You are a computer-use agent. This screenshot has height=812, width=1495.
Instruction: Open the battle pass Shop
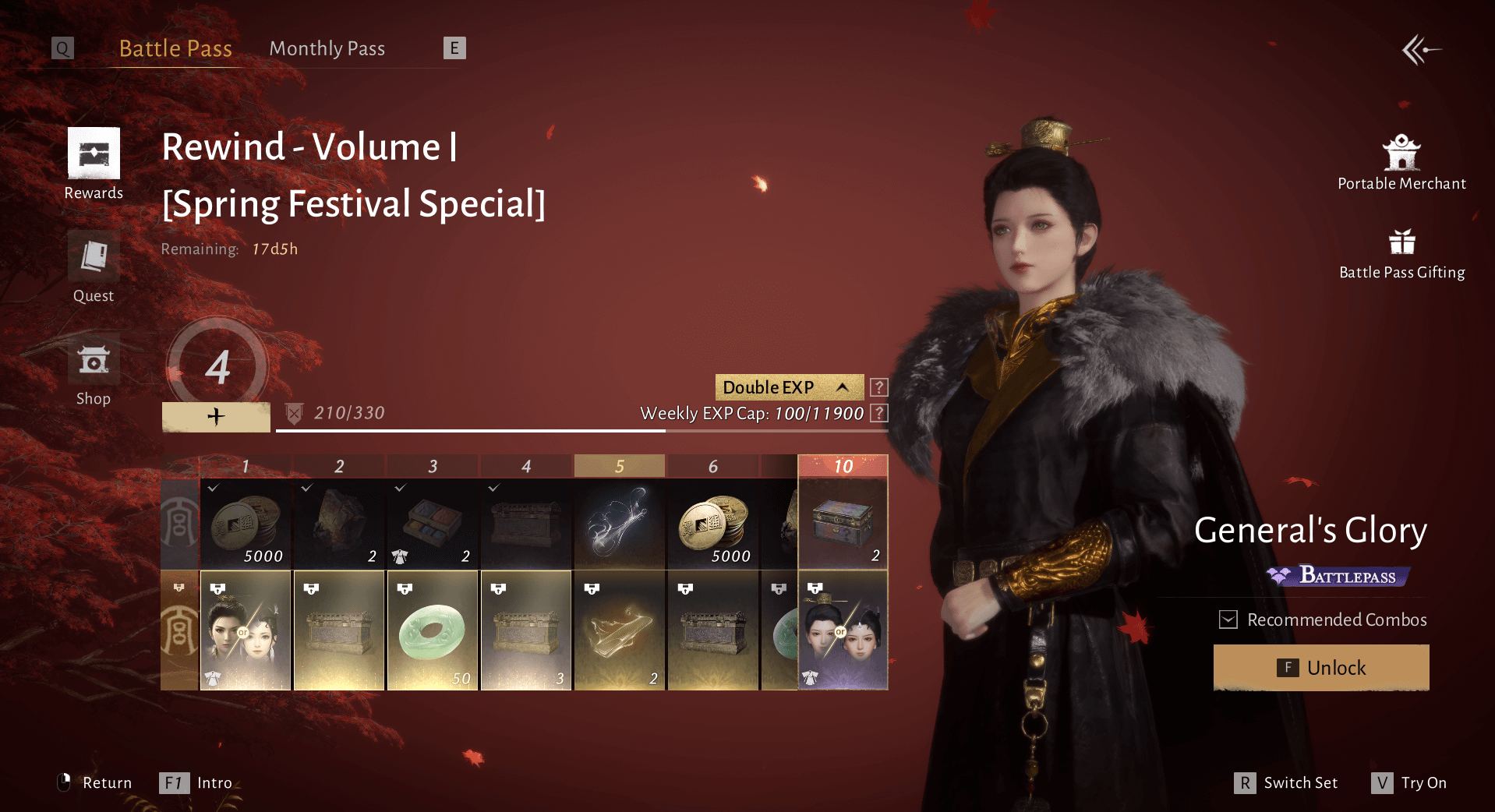tap(94, 369)
